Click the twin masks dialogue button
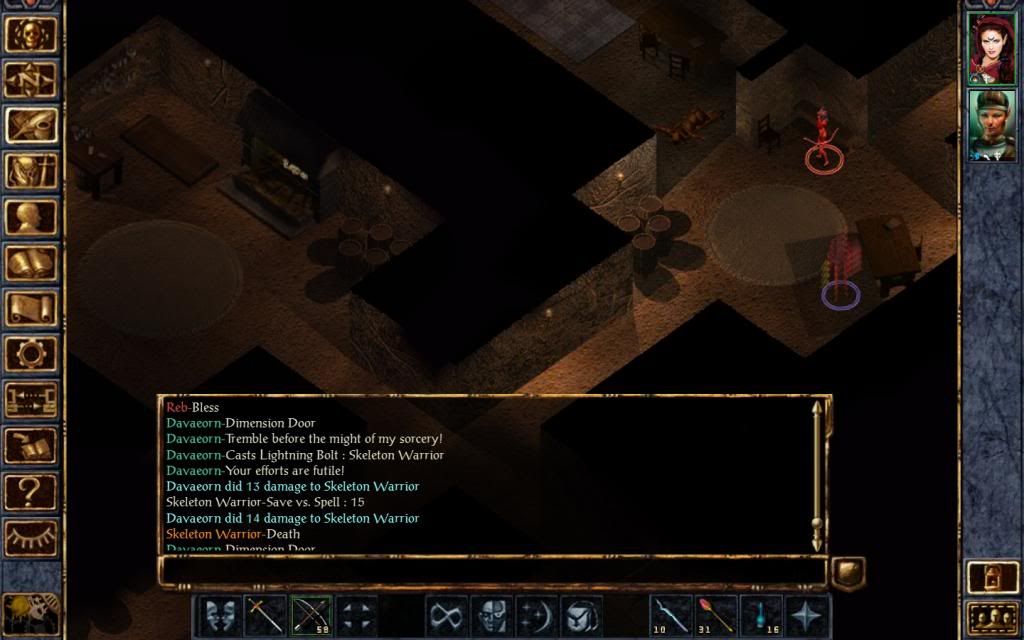The height and width of the screenshot is (640, 1024). 219,615
